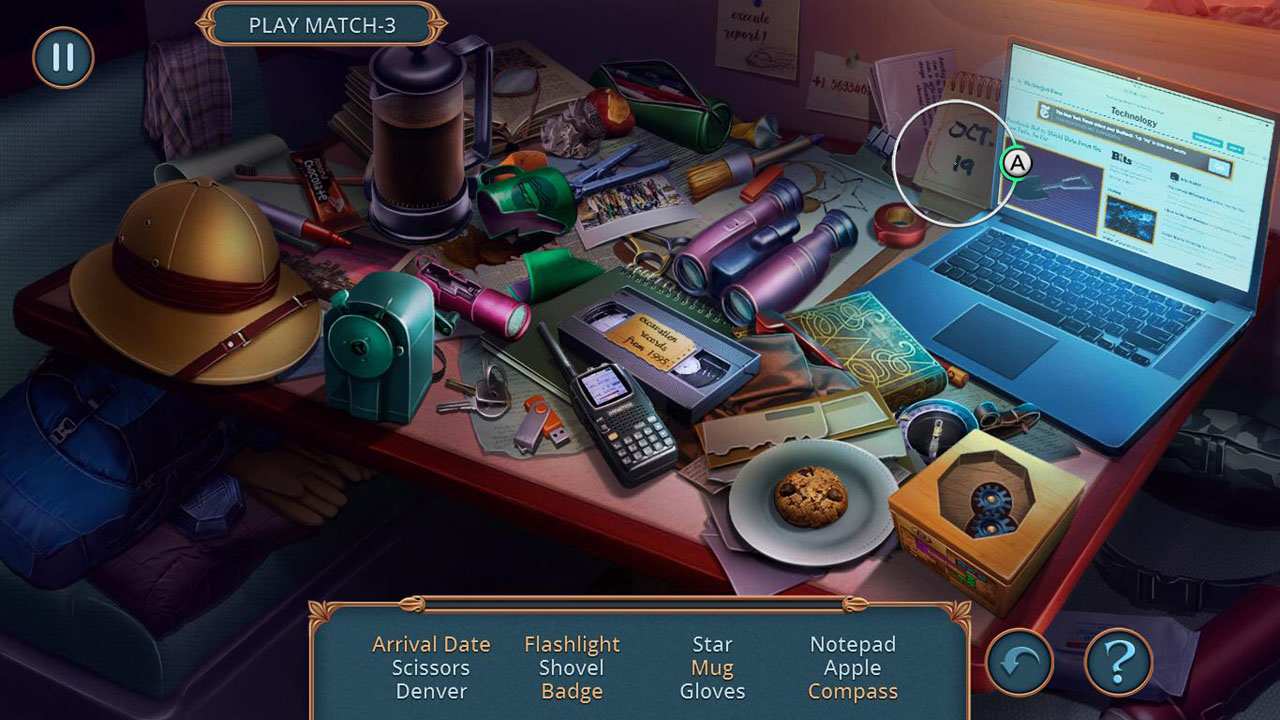Select 'Badge' in the word list
The image size is (1280, 720).
(x=572, y=691)
